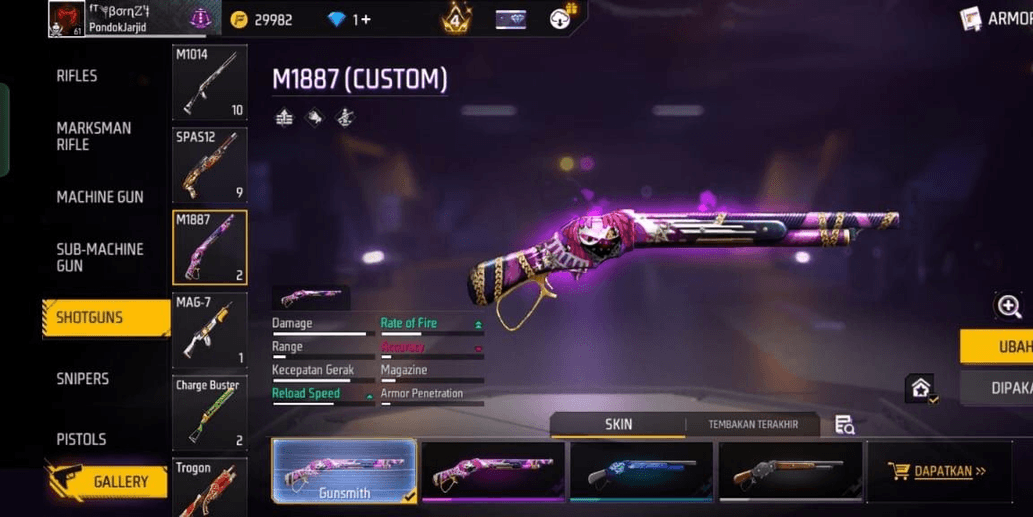Image resolution: width=1033 pixels, height=517 pixels.
Task: Zoom in with the magnifier icon
Action: coord(1008,307)
